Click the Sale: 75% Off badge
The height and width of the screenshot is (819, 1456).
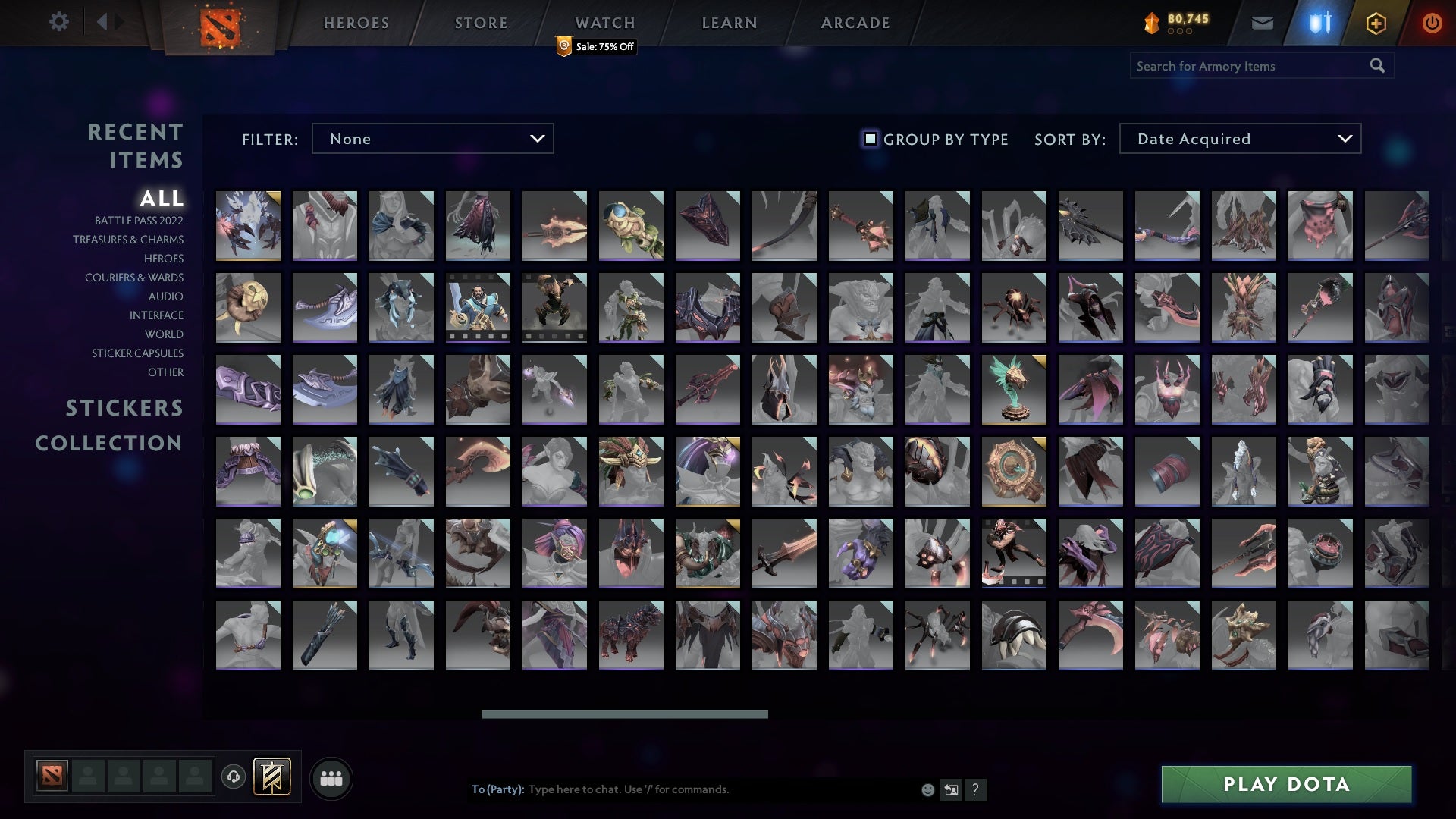point(595,47)
